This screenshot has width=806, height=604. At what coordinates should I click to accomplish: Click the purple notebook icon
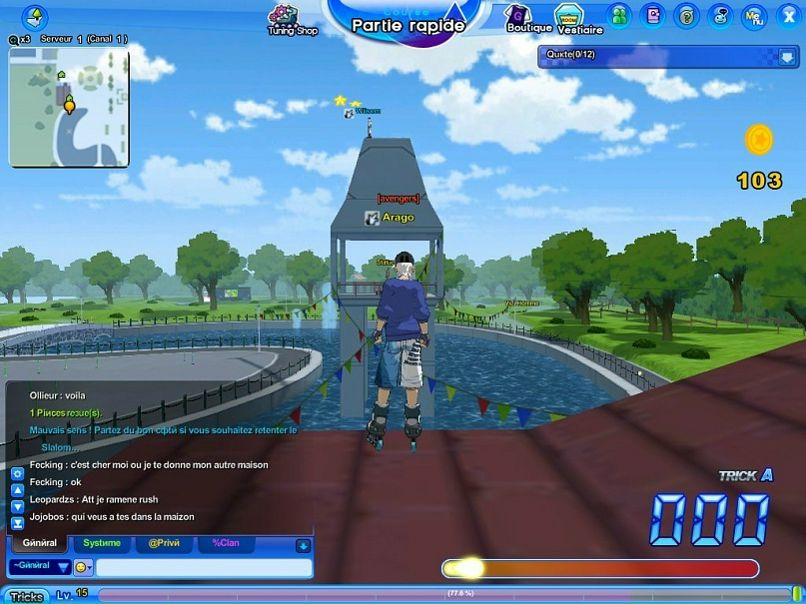653,15
